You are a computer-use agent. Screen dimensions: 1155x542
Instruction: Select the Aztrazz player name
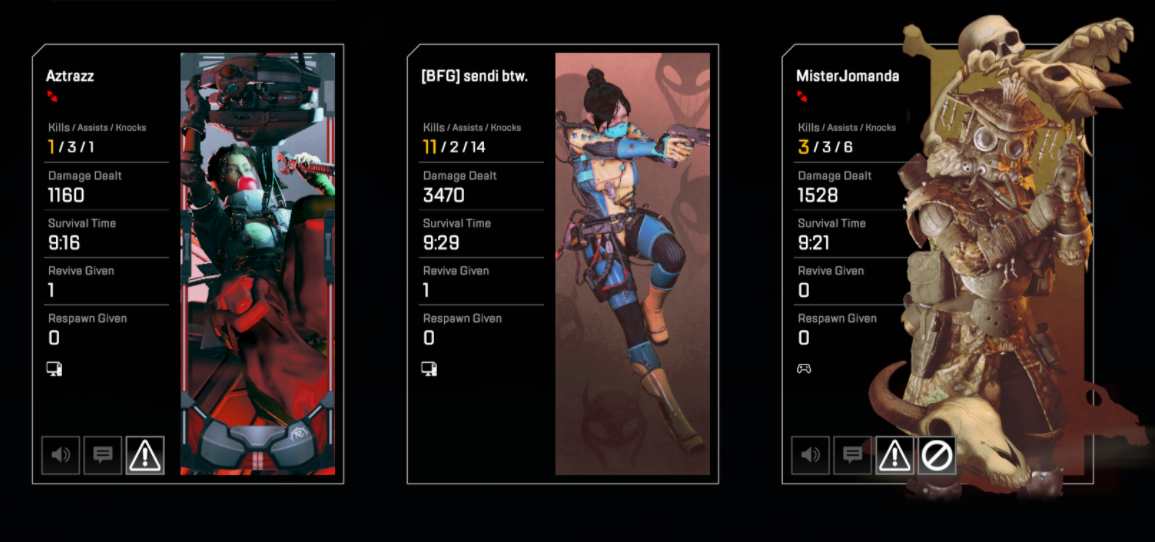70,75
